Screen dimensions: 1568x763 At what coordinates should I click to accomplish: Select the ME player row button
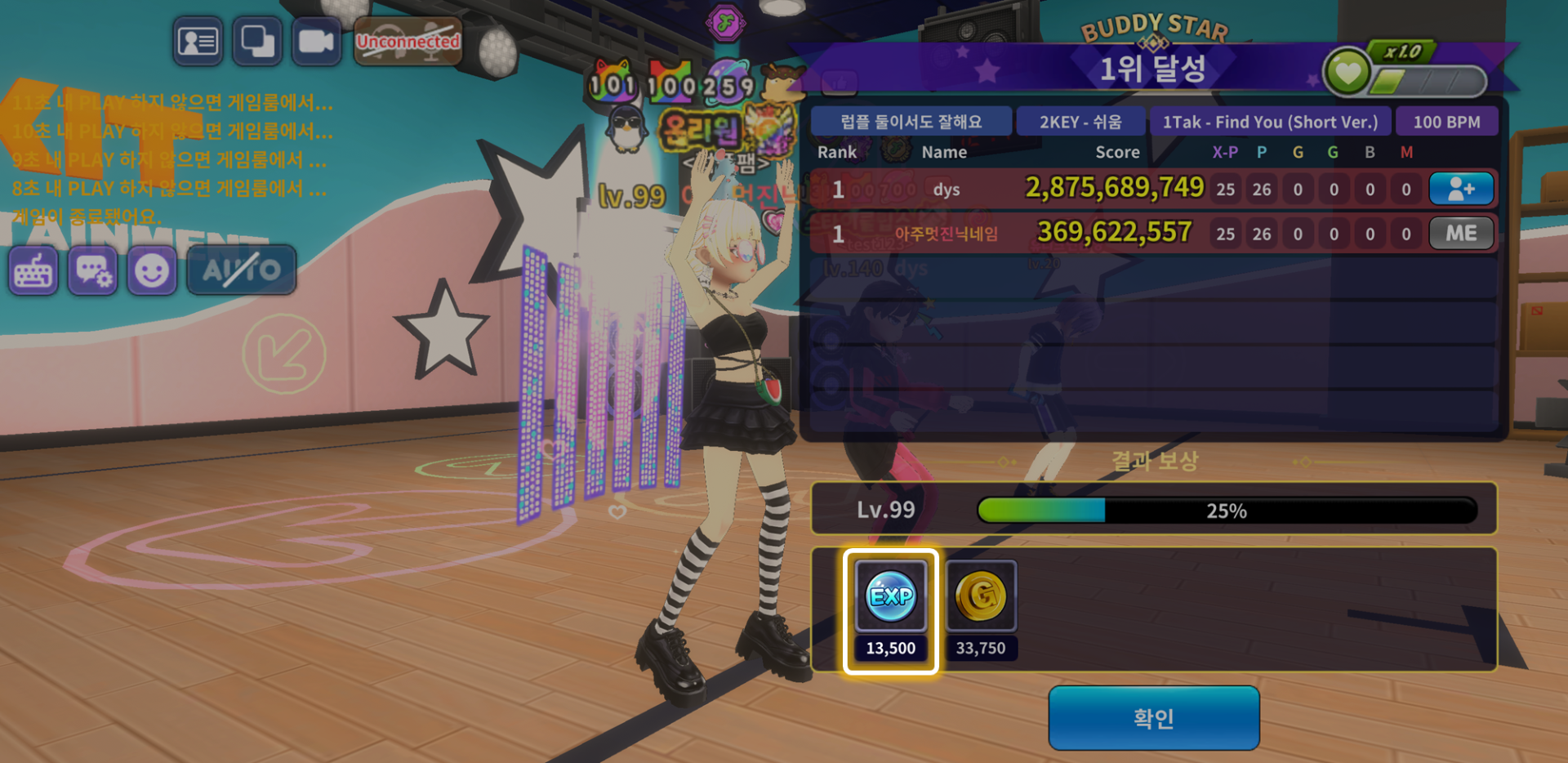tap(1461, 234)
